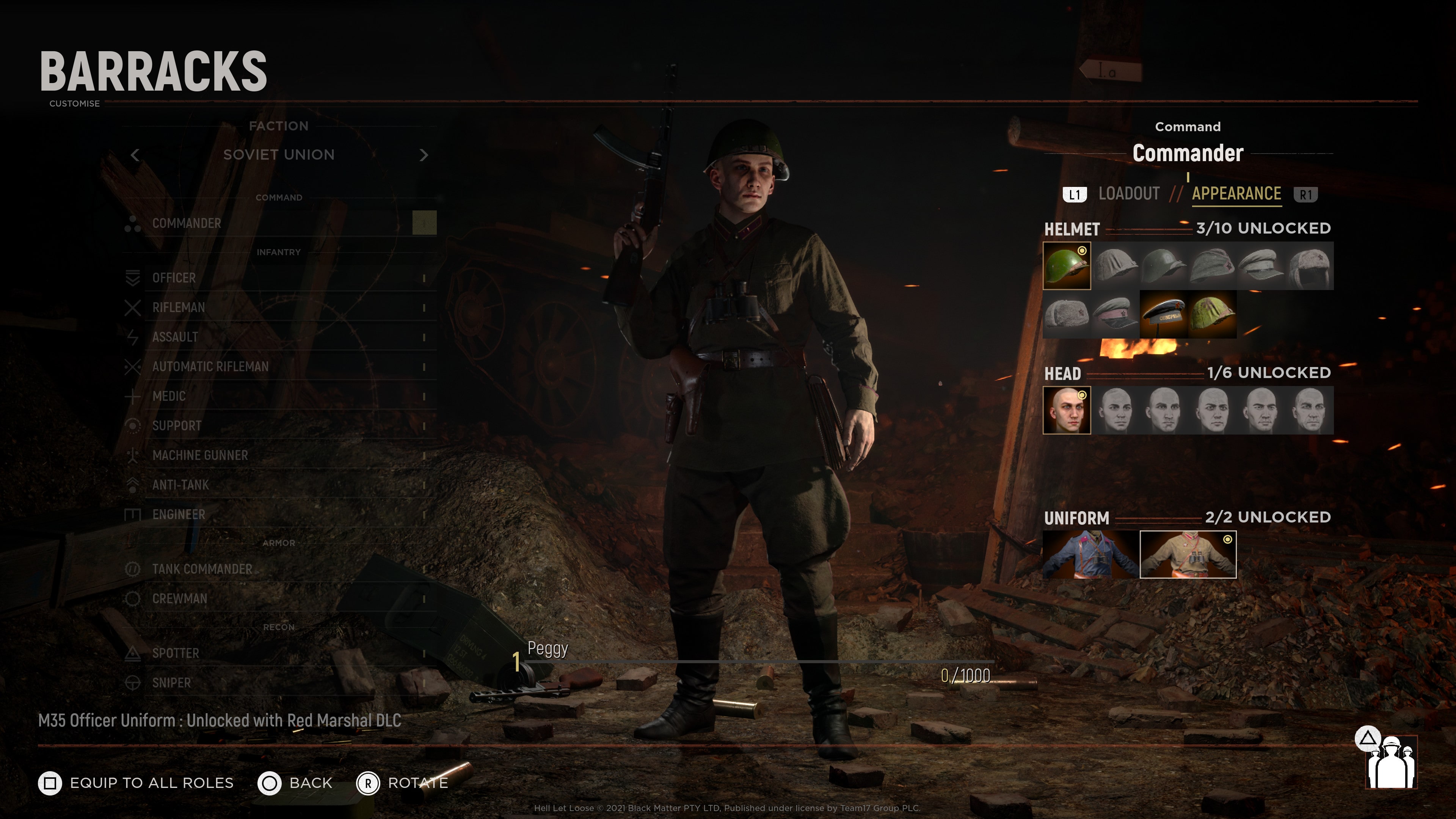Click Back to exit Barracks

coord(294,782)
